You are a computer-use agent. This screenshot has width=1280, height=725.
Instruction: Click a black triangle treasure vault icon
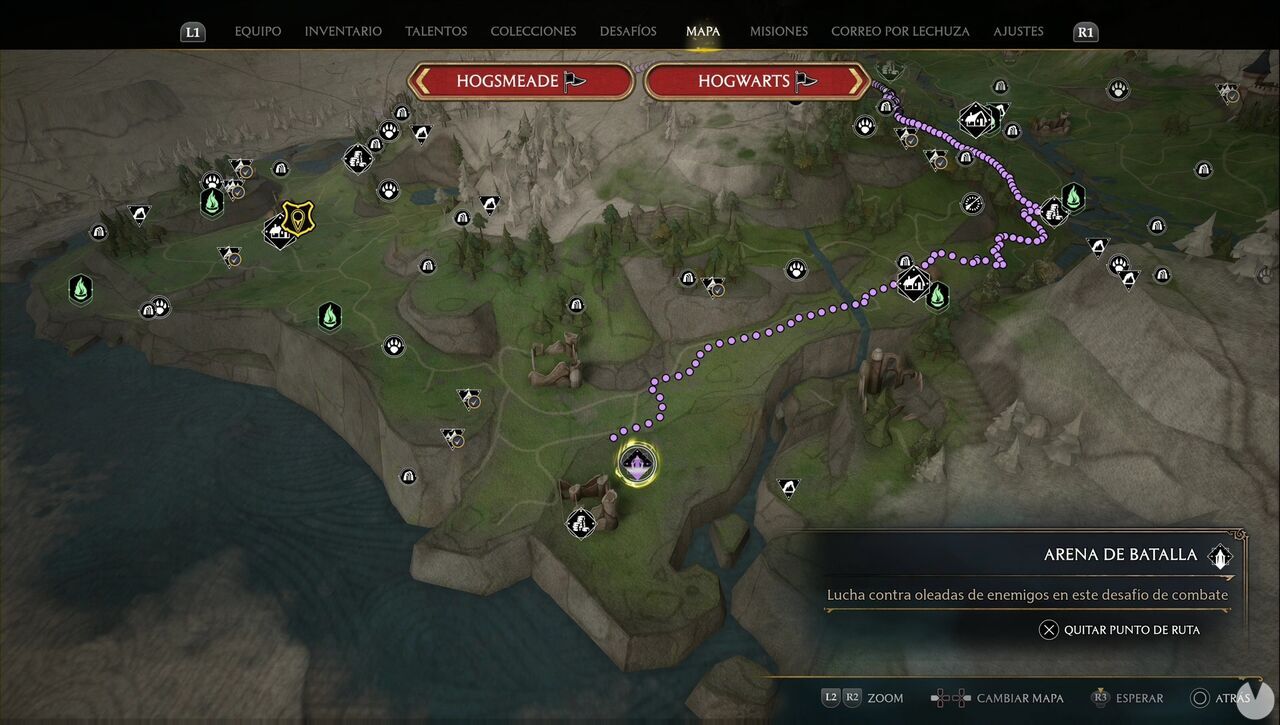(x=787, y=488)
